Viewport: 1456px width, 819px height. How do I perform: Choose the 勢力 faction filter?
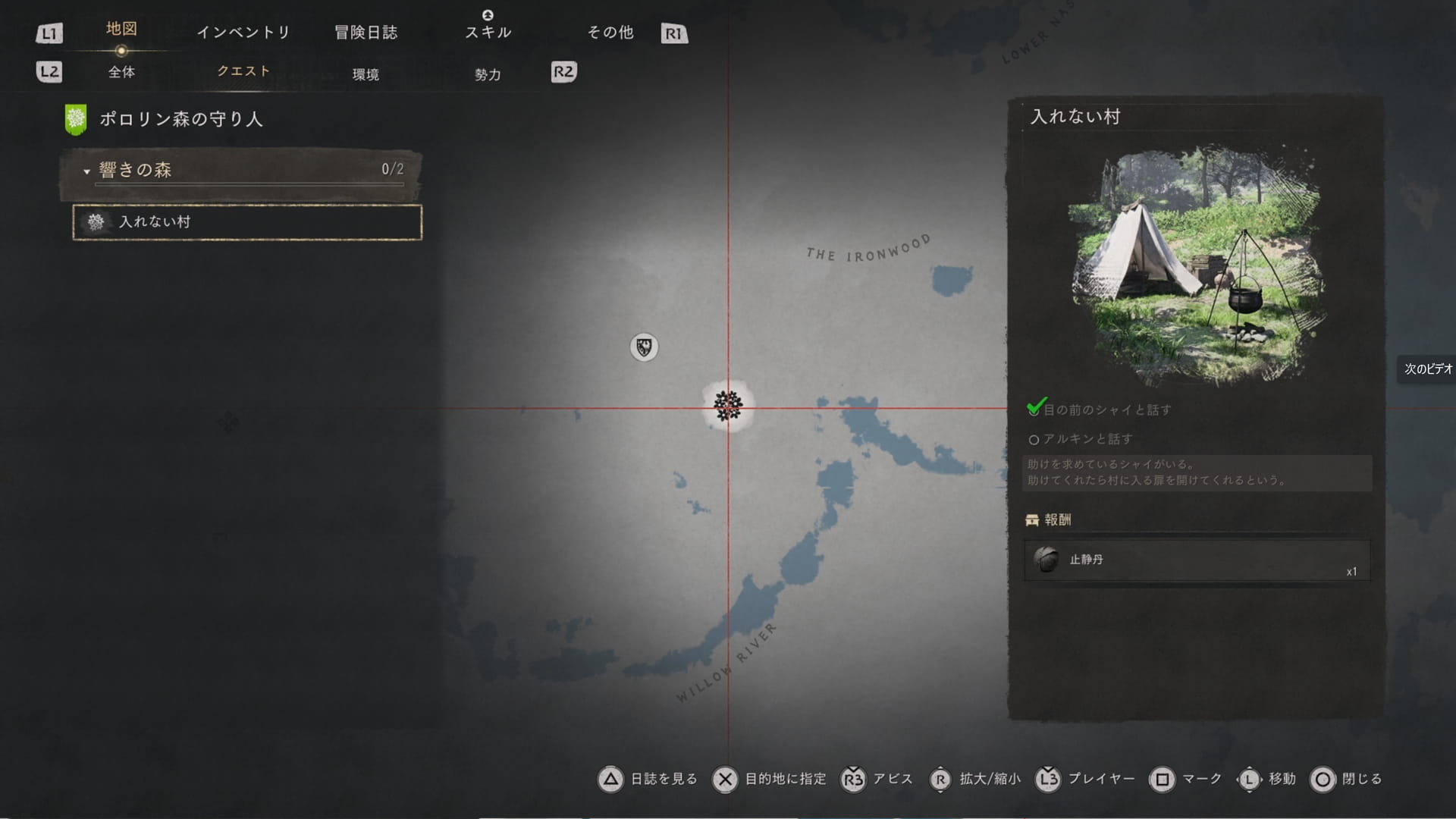pyautogui.click(x=488, y=74)
